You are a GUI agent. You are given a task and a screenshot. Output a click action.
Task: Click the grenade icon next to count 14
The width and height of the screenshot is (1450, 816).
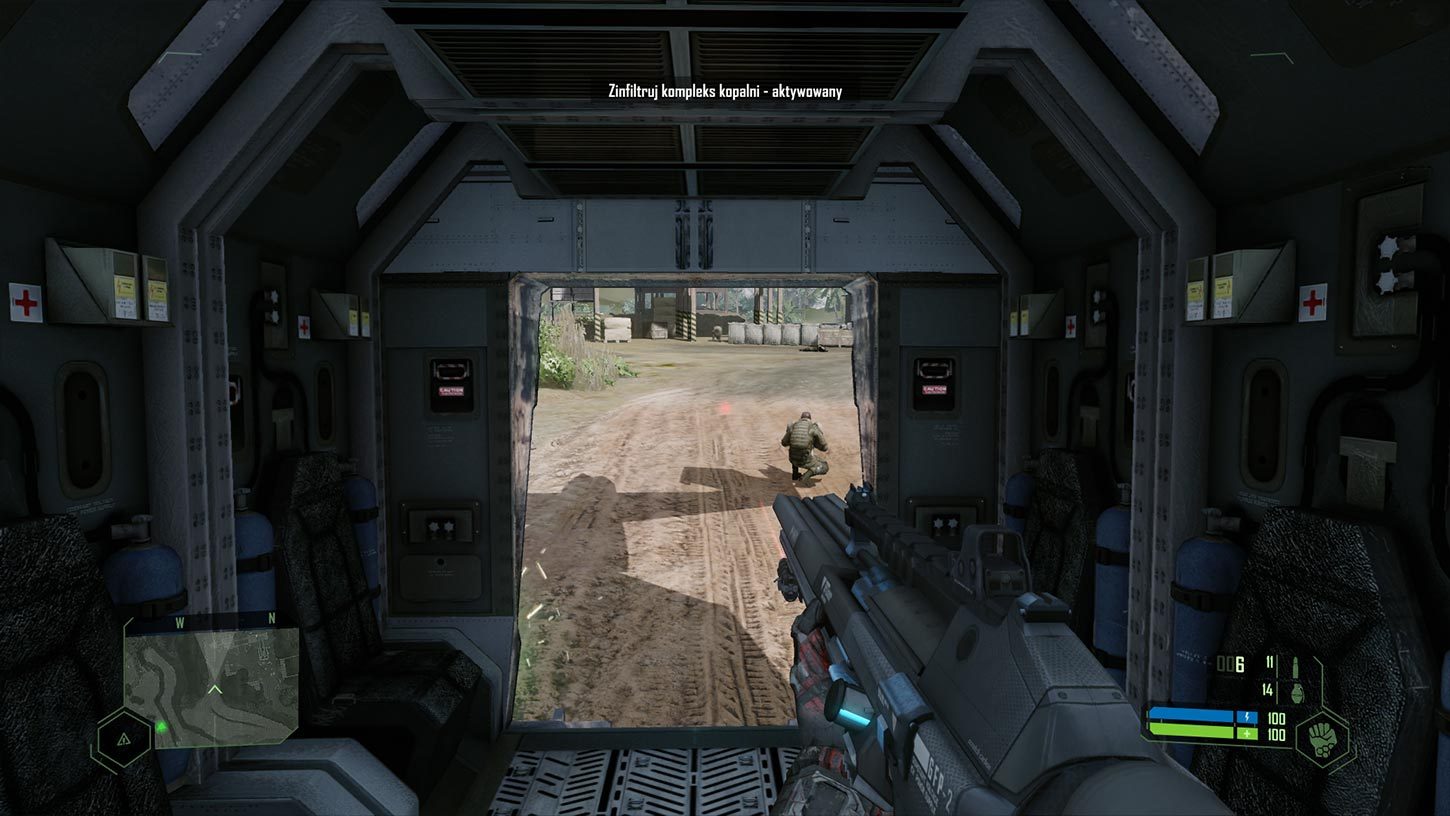[1297, 692]
